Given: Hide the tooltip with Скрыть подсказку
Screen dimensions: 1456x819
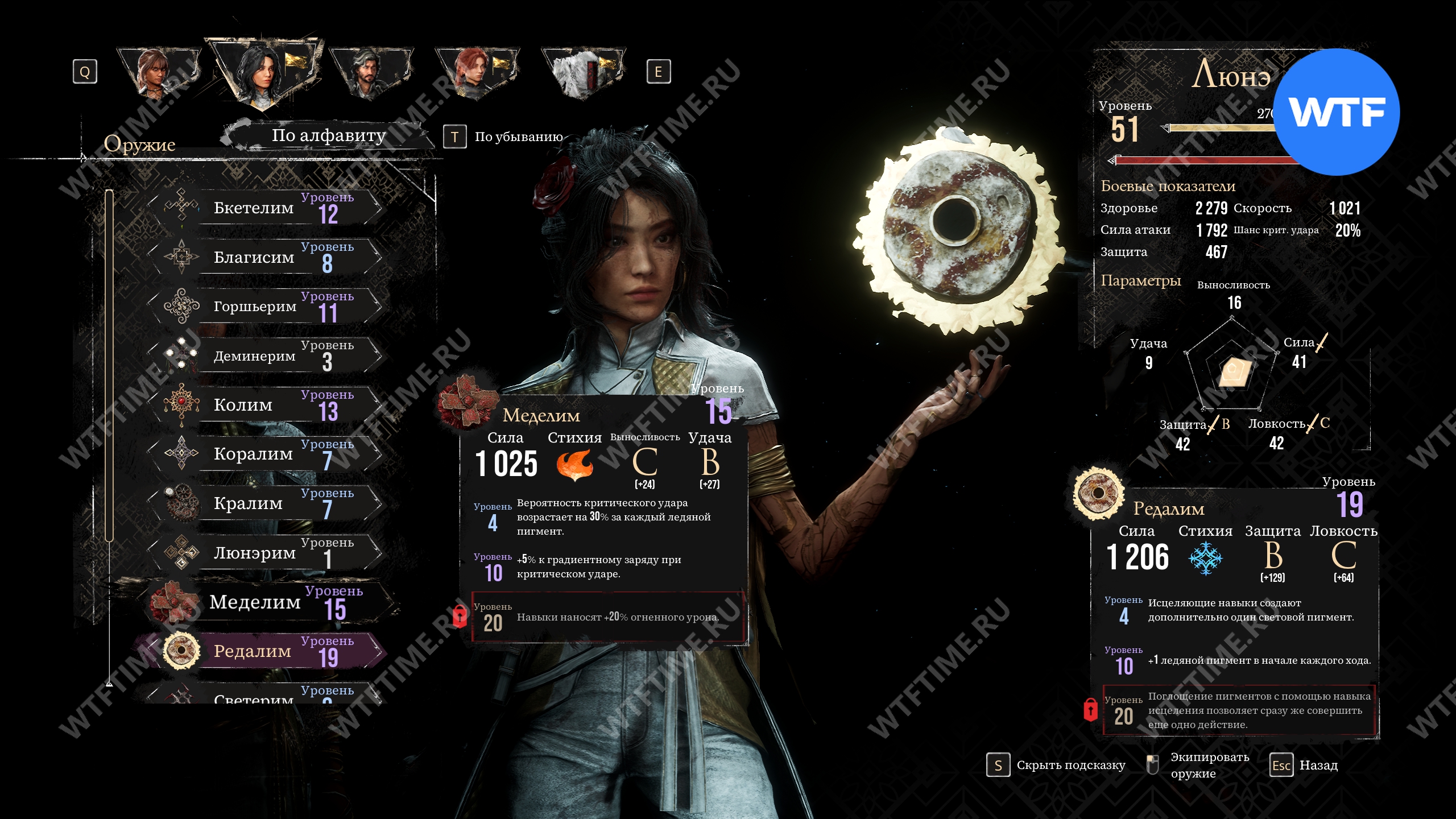Looking at the screenshot, I should tap(1058, 766).
